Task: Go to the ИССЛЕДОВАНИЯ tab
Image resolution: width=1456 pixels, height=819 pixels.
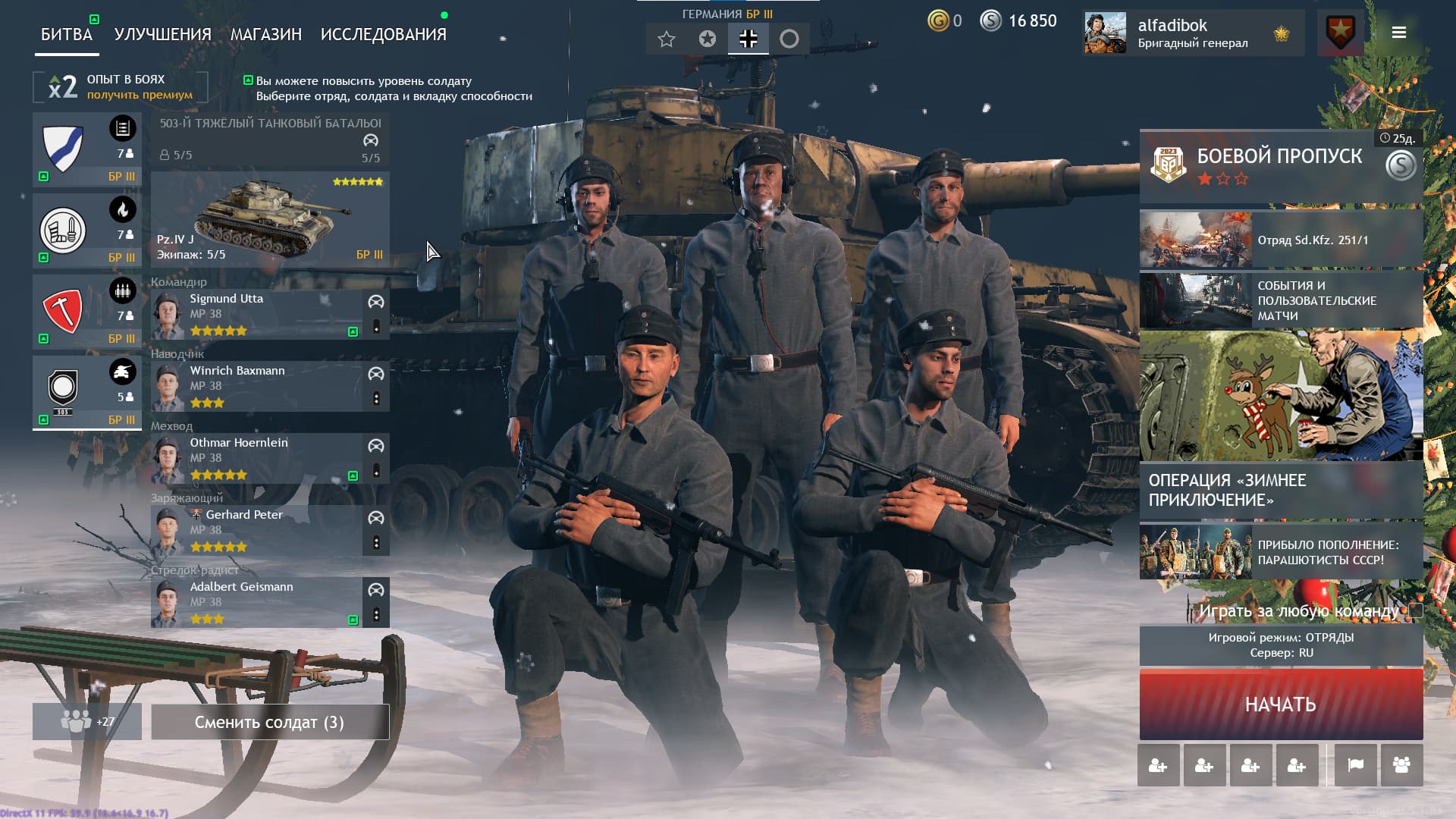Action: click(x=383, y=34)
